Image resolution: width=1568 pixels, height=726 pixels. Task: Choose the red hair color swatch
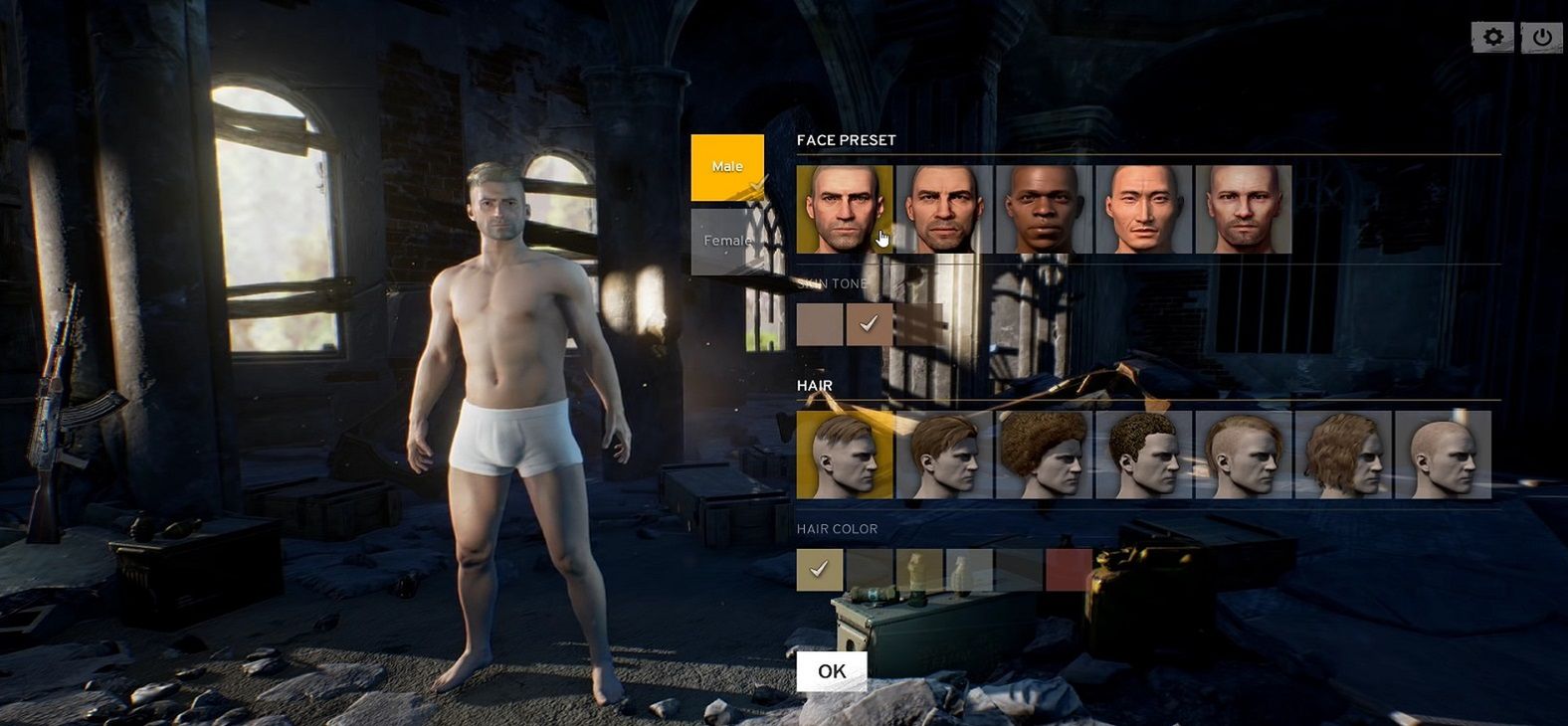tap(1069, 570)
